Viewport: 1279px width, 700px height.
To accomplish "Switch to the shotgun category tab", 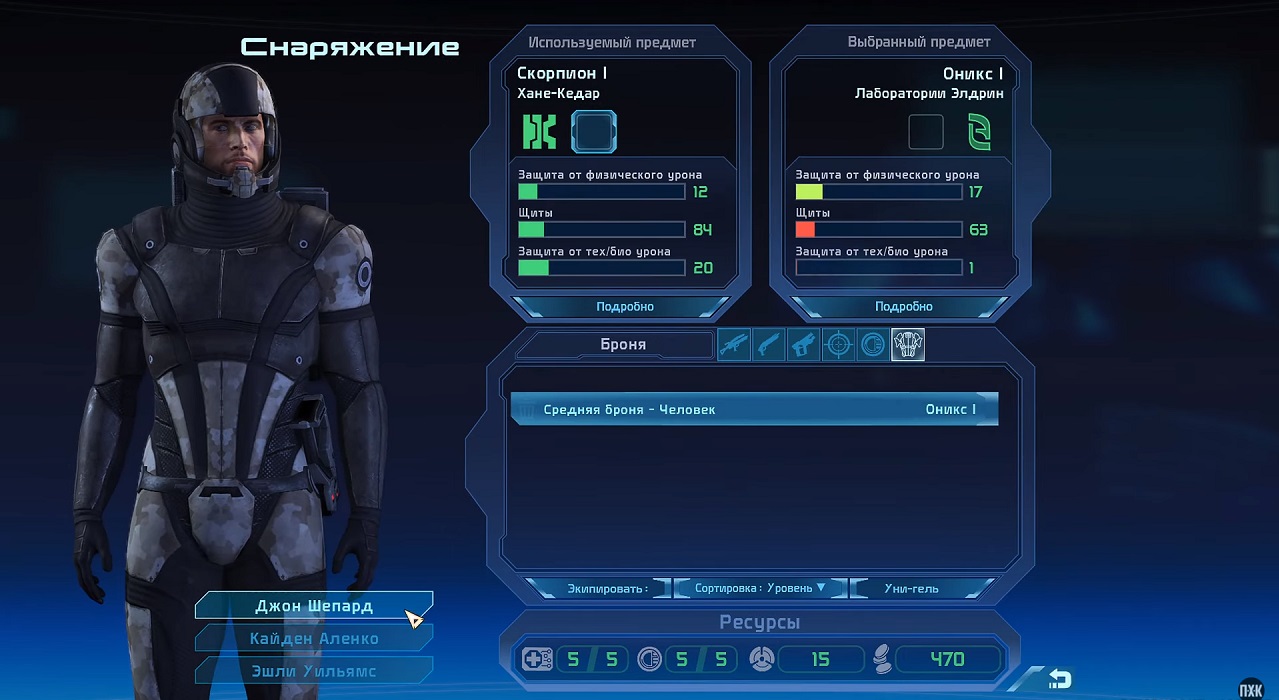I will point(769,345).
